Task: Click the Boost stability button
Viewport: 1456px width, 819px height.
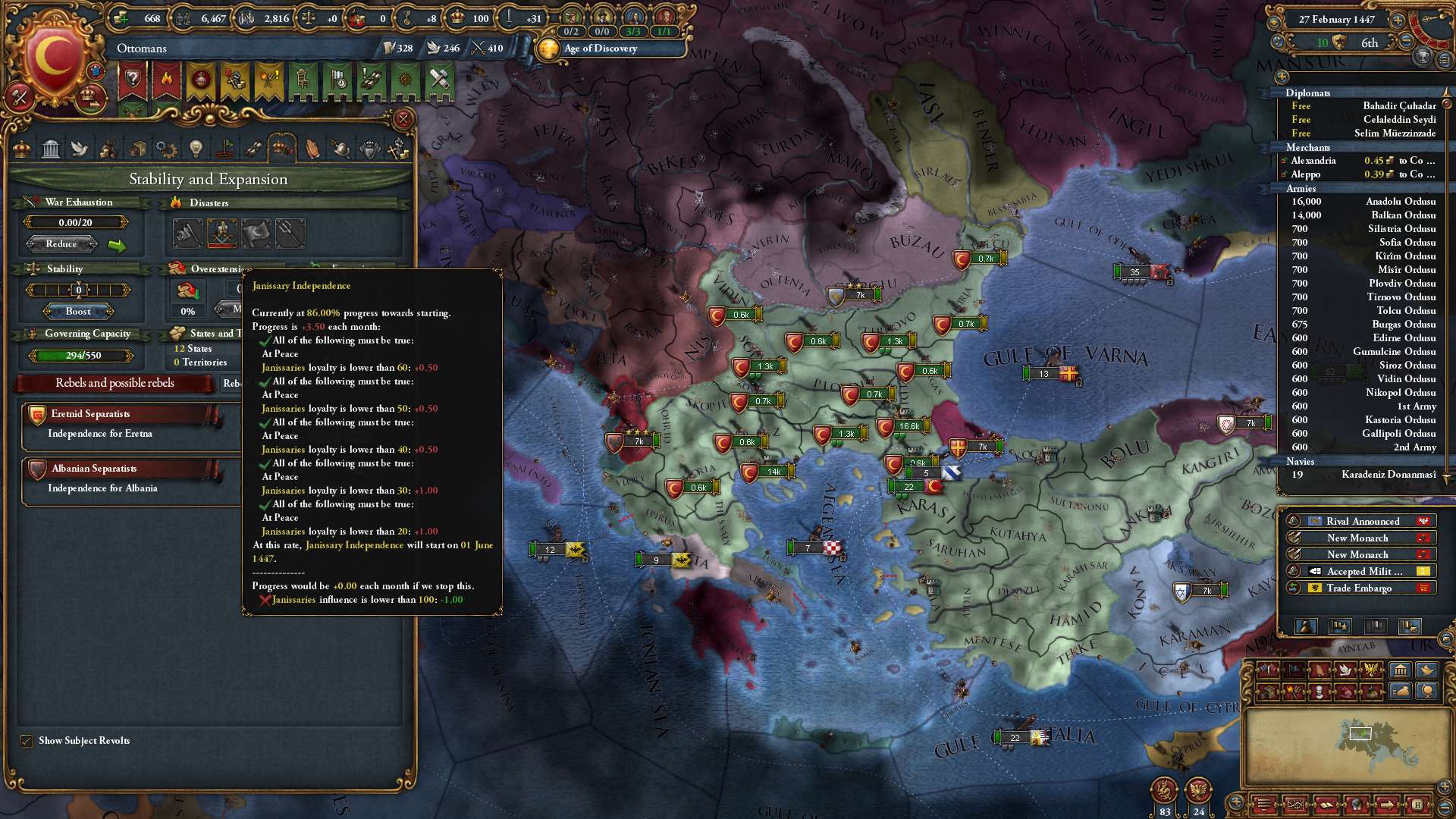Action: (77, 311)
